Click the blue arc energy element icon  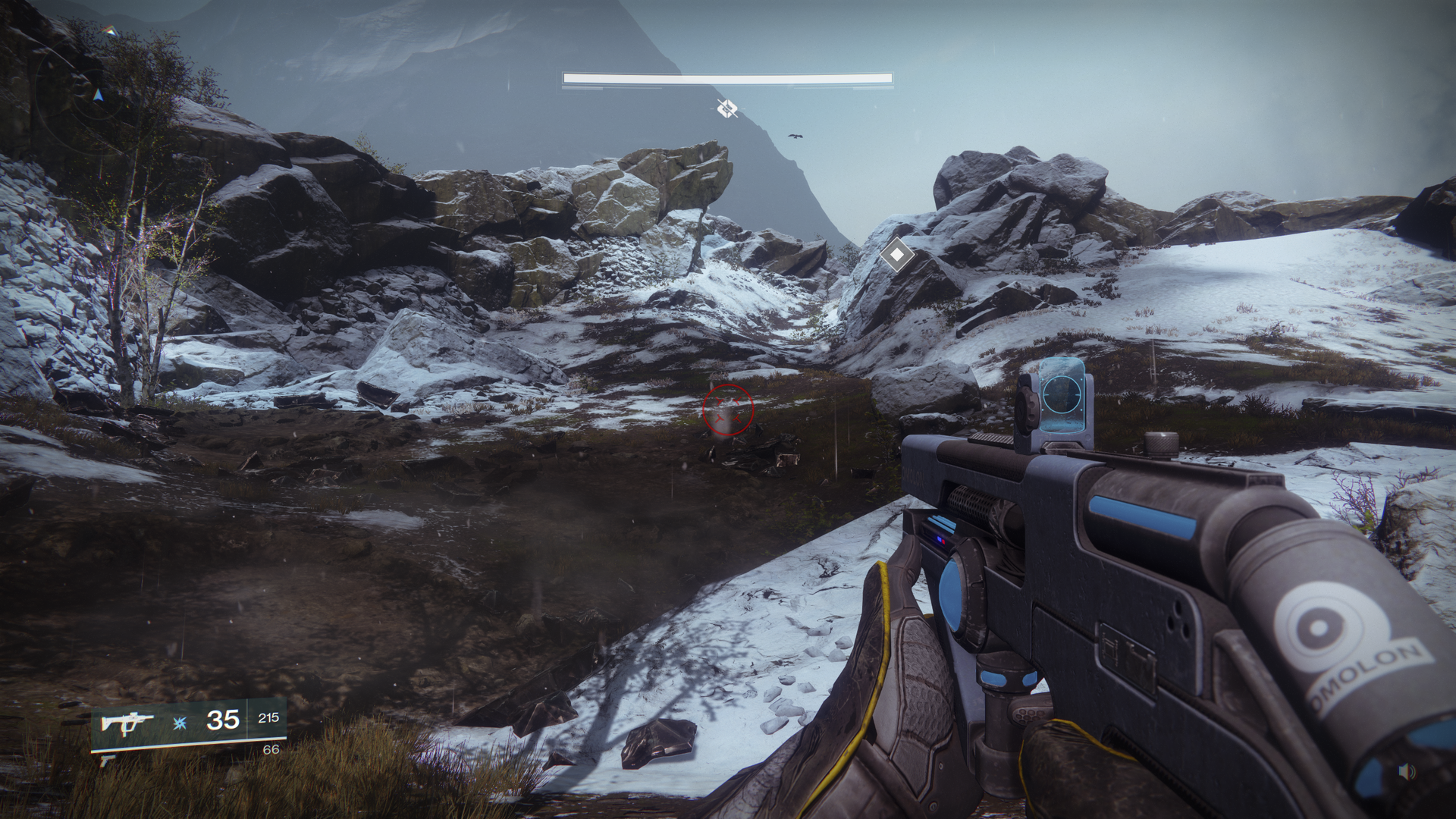pos(179,722)
